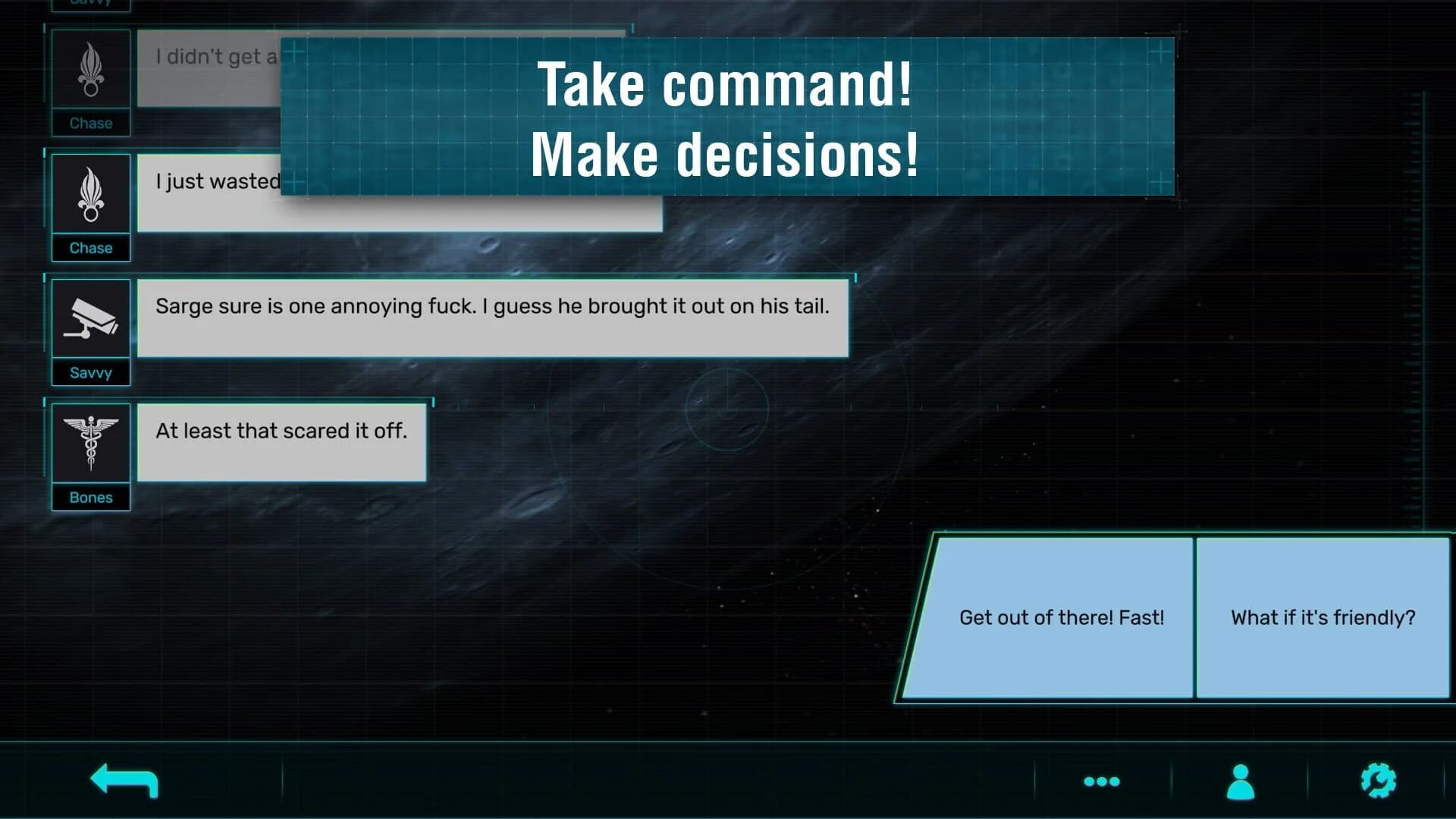
Task: Open the settings gear icon
Action: (1379, 782)
